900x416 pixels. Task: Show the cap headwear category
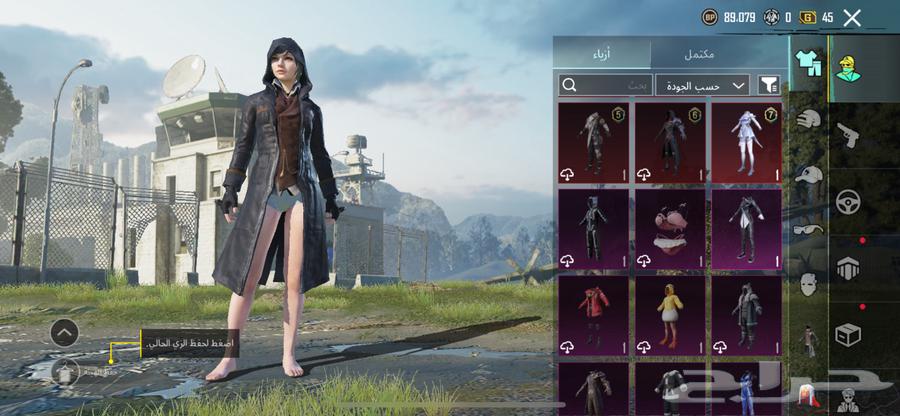pyautogui.click(x=808, y=175)
